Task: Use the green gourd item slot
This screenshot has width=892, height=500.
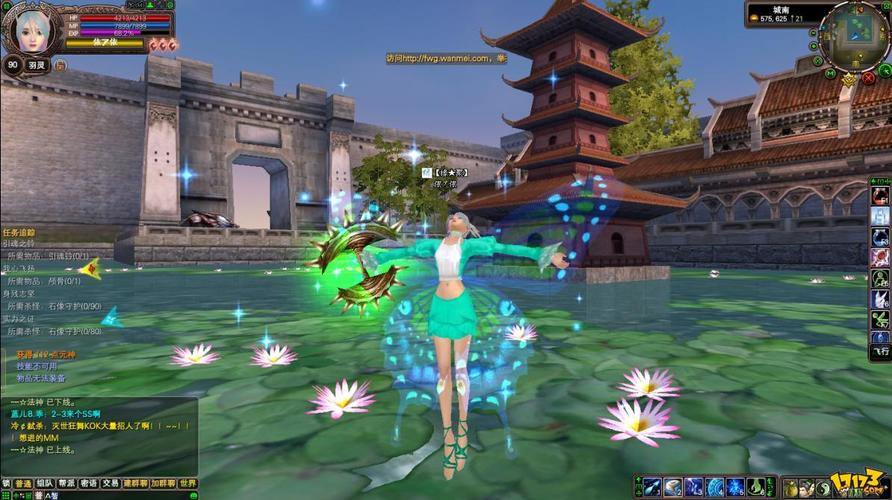Action: click(790, 487)
